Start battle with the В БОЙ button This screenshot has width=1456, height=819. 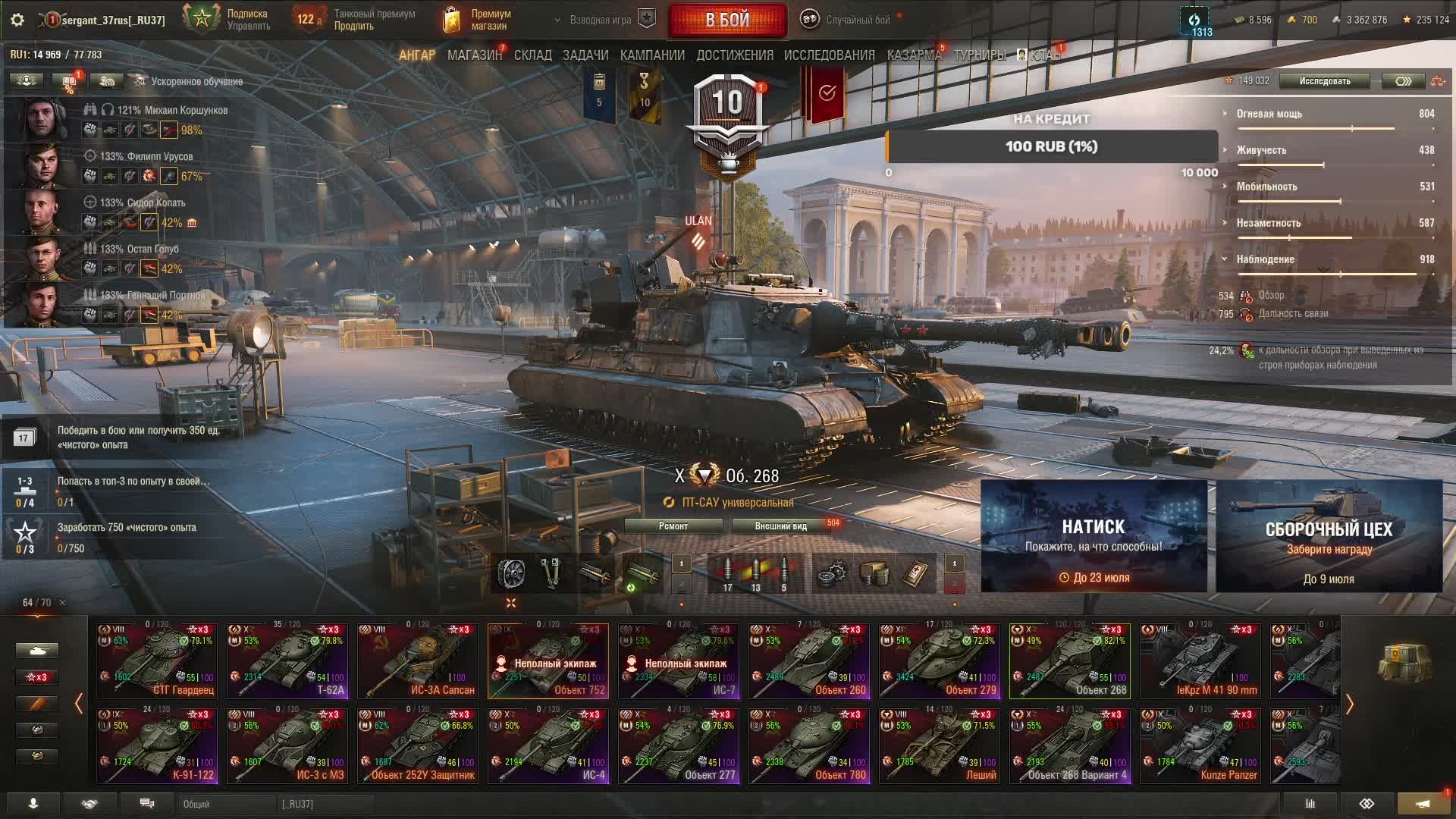tap(727, 20)
